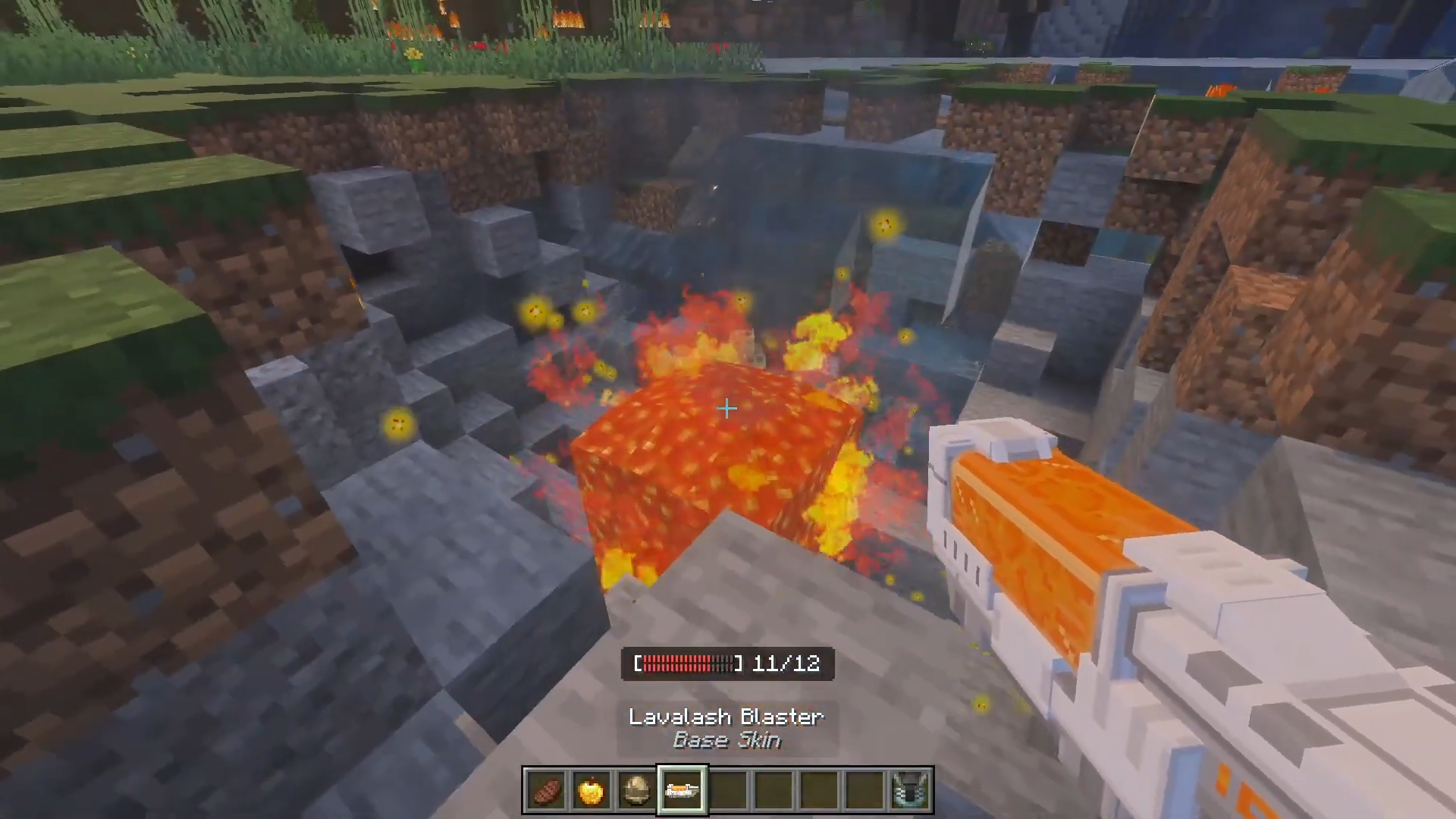Choose the golden apple in the hotbar
1456x819 pixels.
591,791
